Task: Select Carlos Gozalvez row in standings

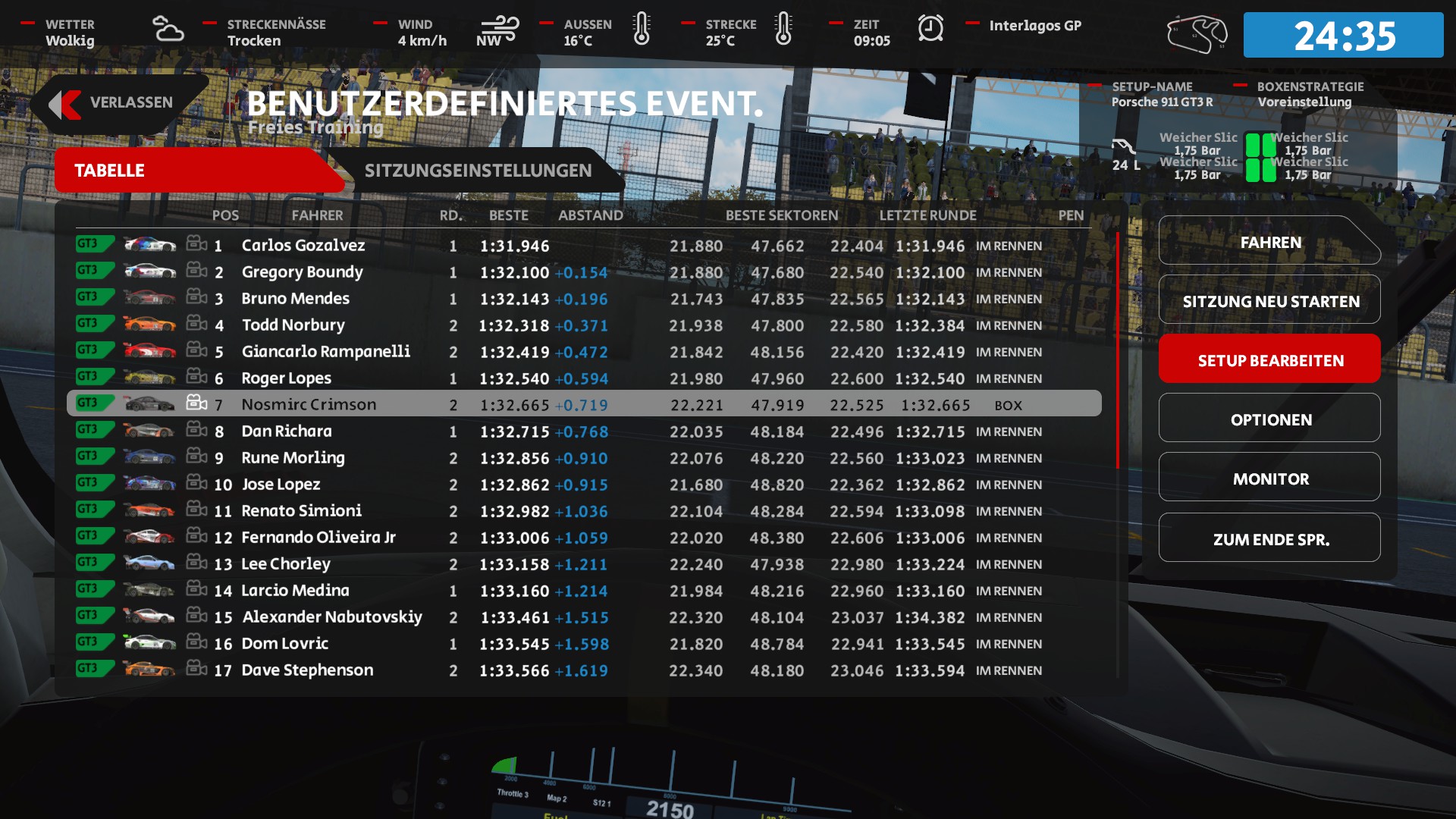Action: 303,246
